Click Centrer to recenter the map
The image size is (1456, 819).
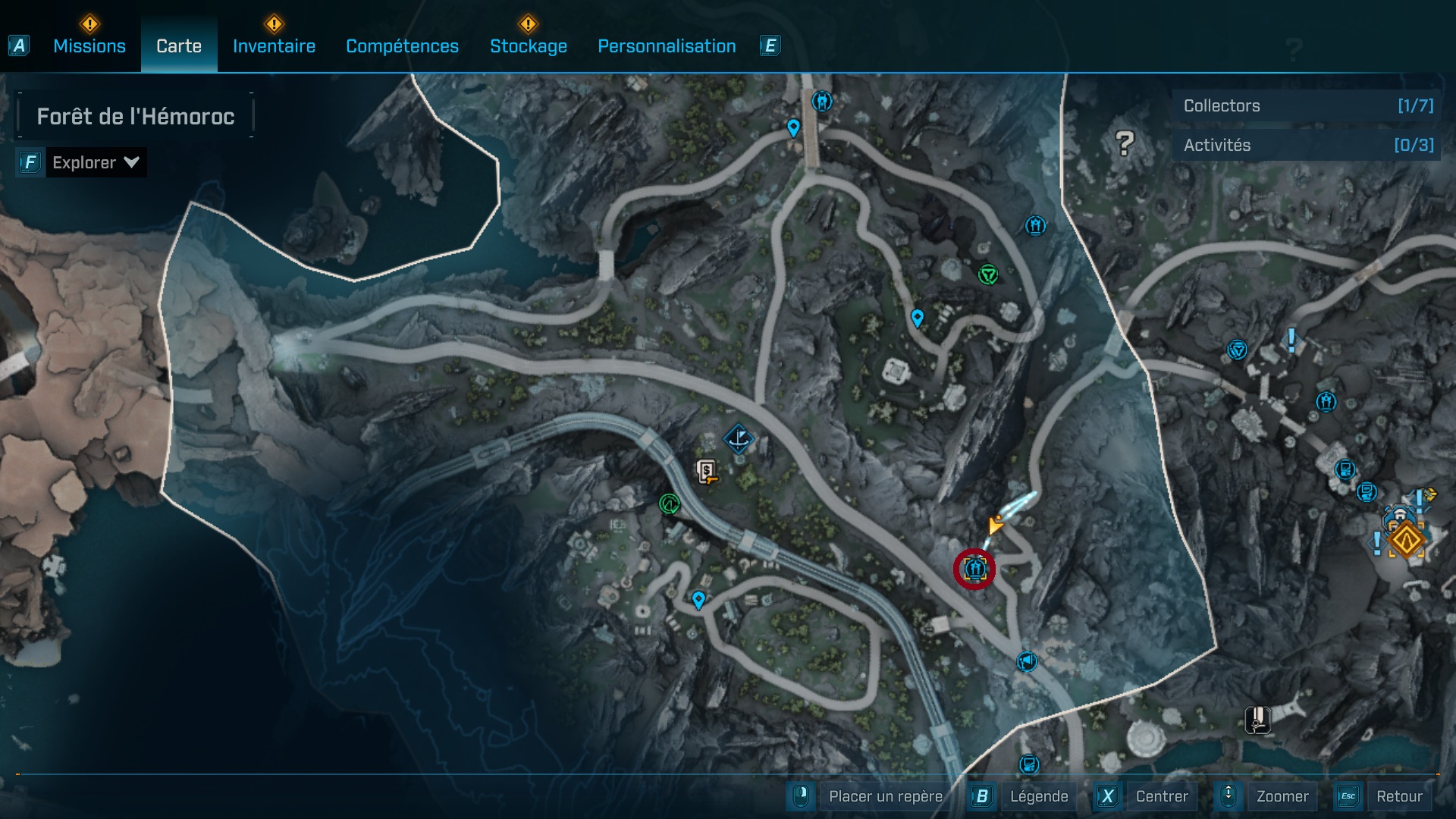click(1161, 796)
